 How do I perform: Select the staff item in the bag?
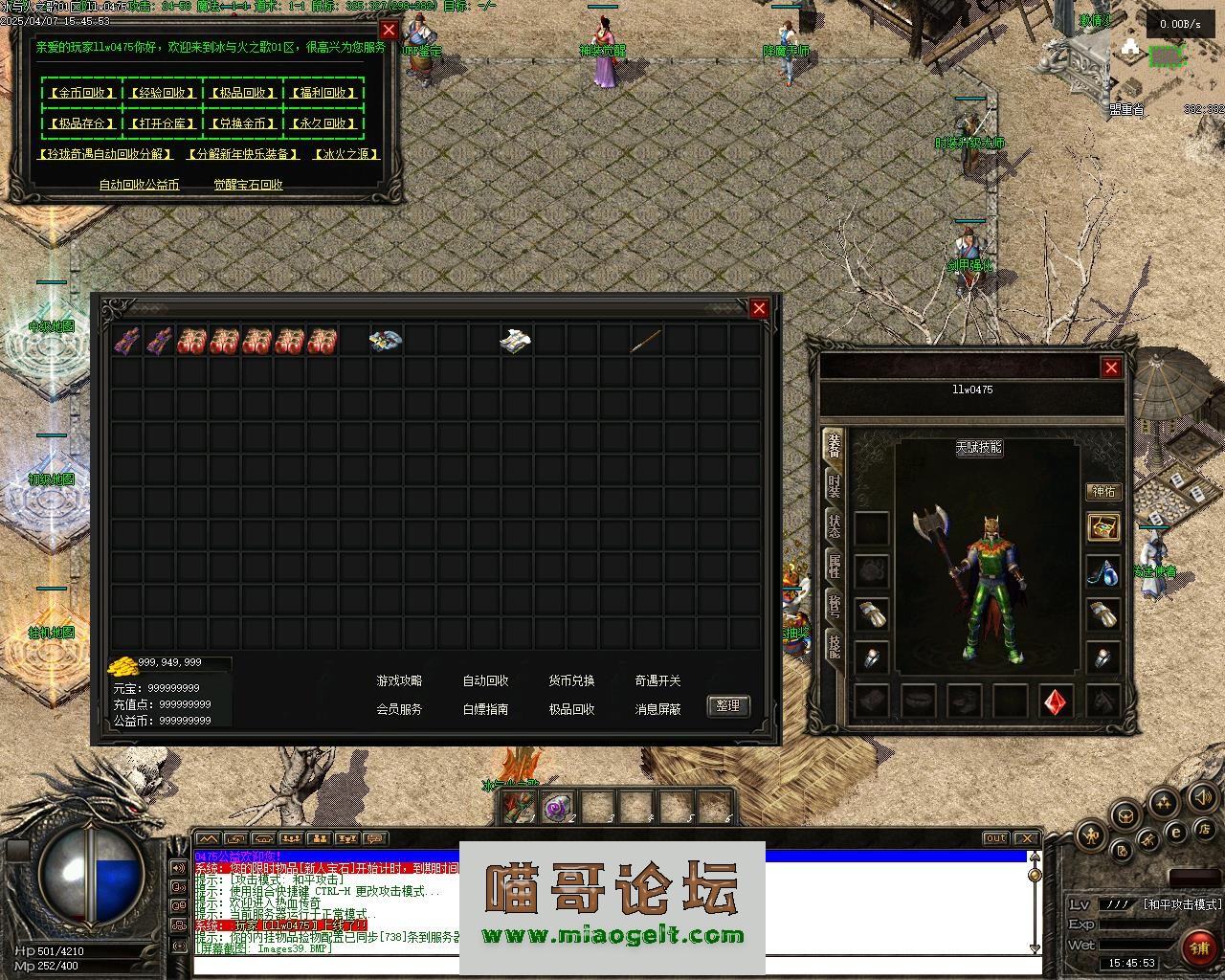pos(646,340)
